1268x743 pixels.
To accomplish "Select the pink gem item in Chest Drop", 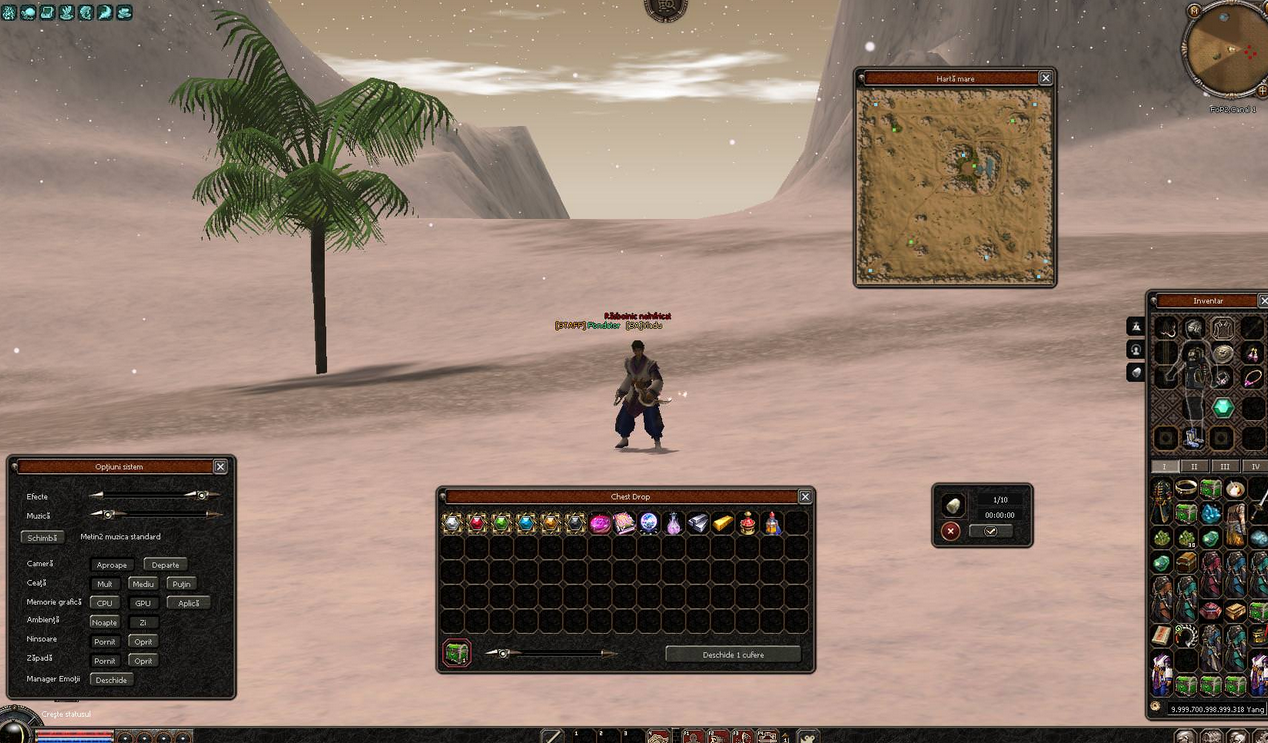I will [600, 523].
